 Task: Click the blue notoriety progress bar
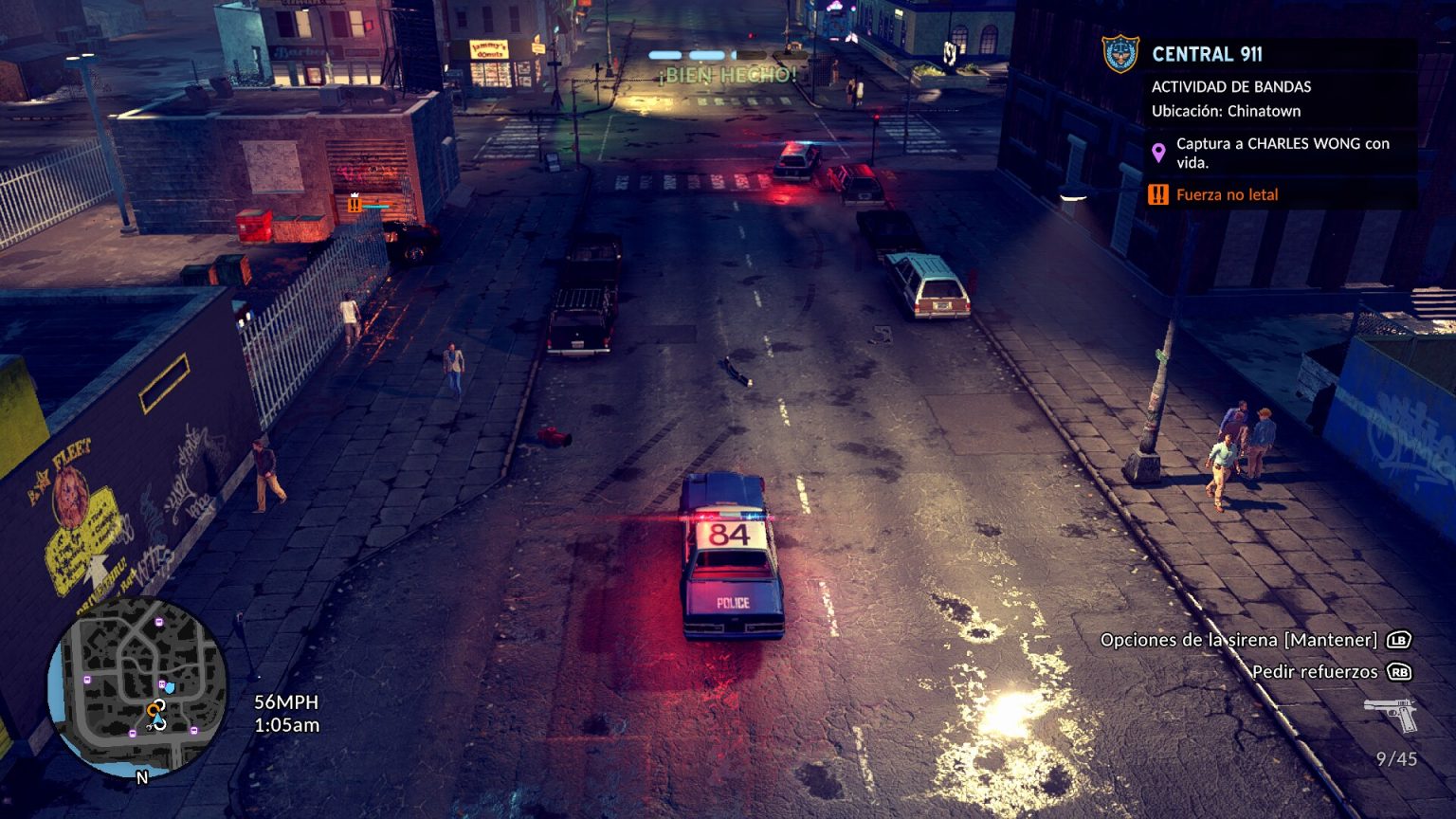(x=706, y=54)
